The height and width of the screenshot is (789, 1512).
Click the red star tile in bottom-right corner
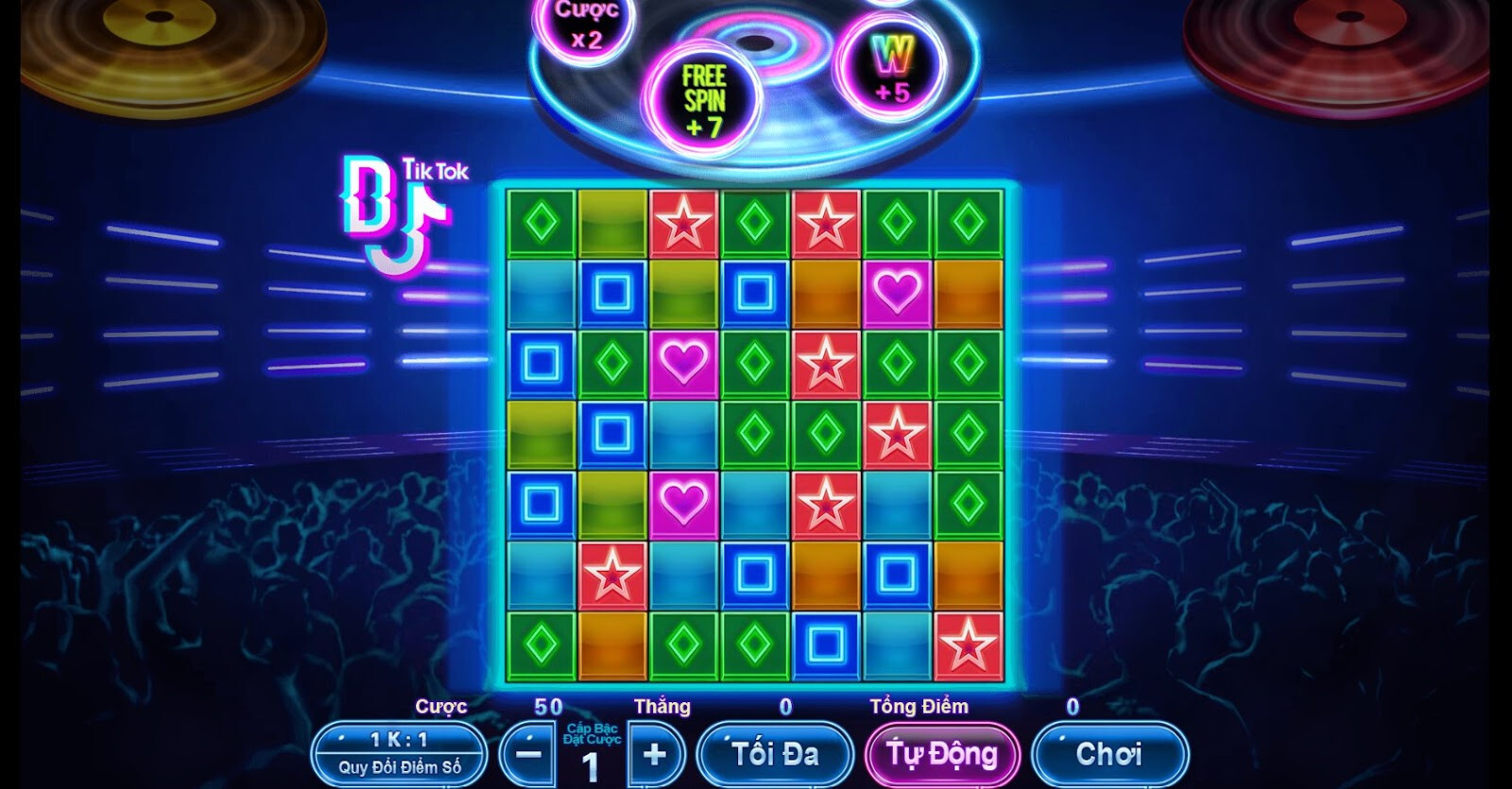coord(968,644)
